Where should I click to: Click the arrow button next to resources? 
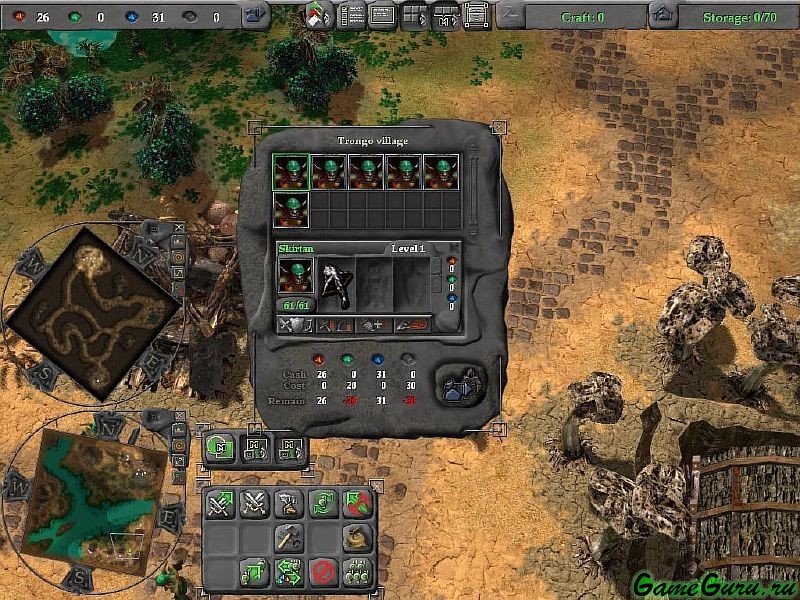click(256, 15)
